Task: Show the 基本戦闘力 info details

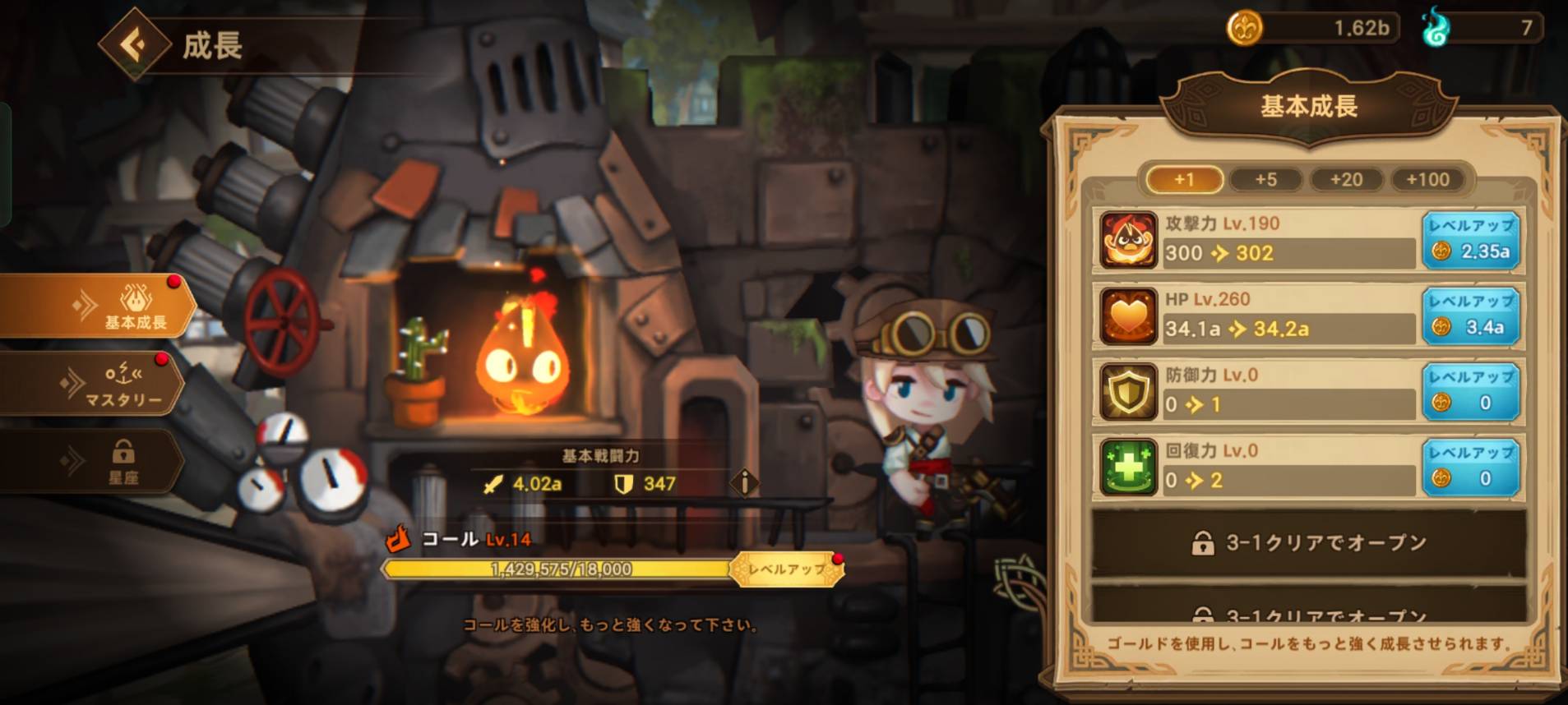Action: coord(745,483)
